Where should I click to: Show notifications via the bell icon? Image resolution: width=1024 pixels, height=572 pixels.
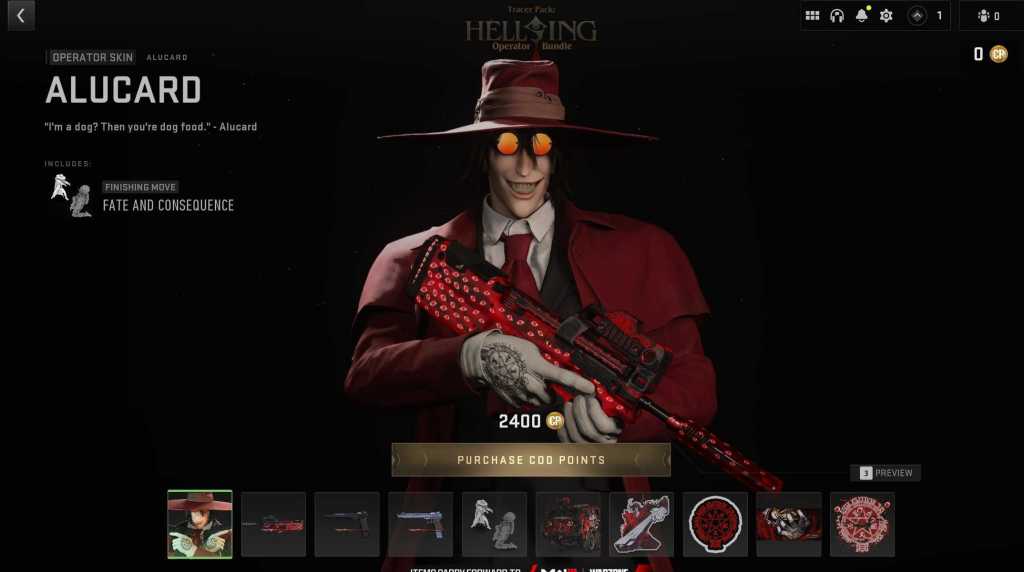coord(861,16)
